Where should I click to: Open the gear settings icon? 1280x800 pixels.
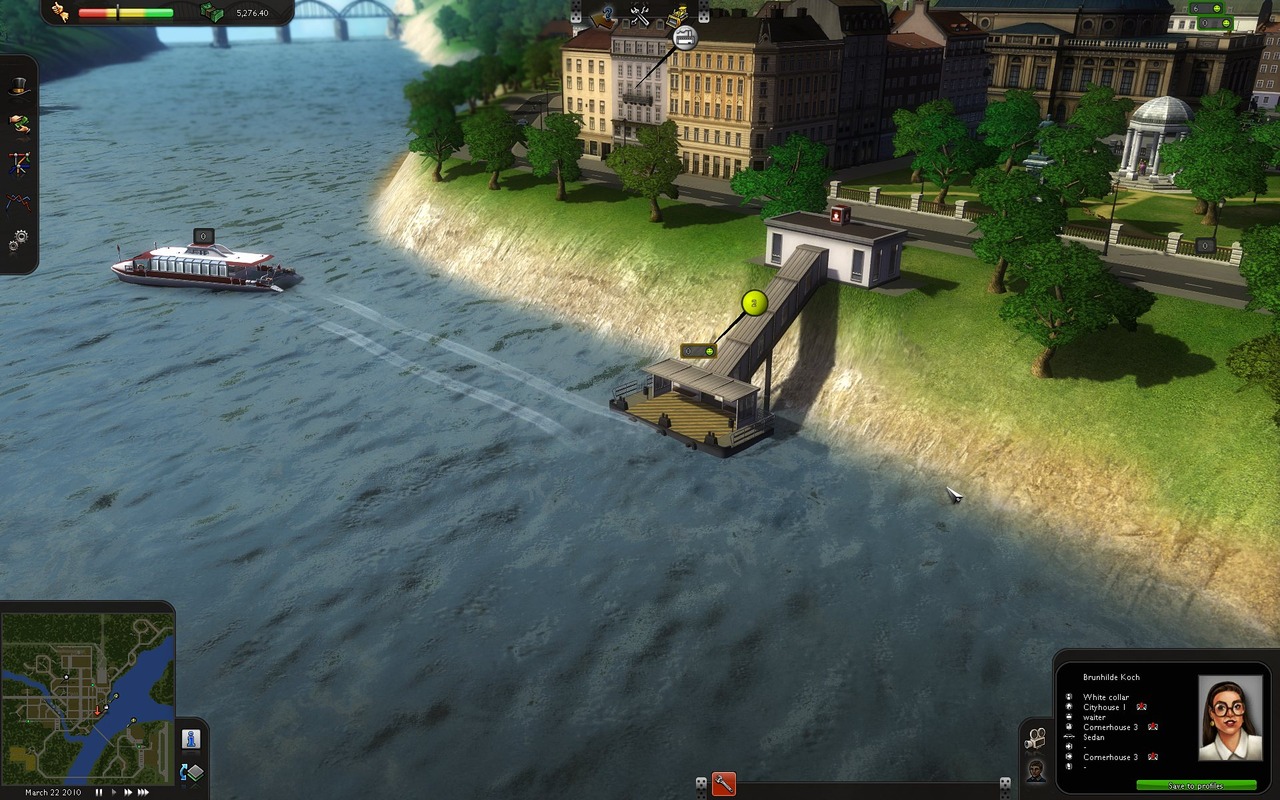coord(19,239)
